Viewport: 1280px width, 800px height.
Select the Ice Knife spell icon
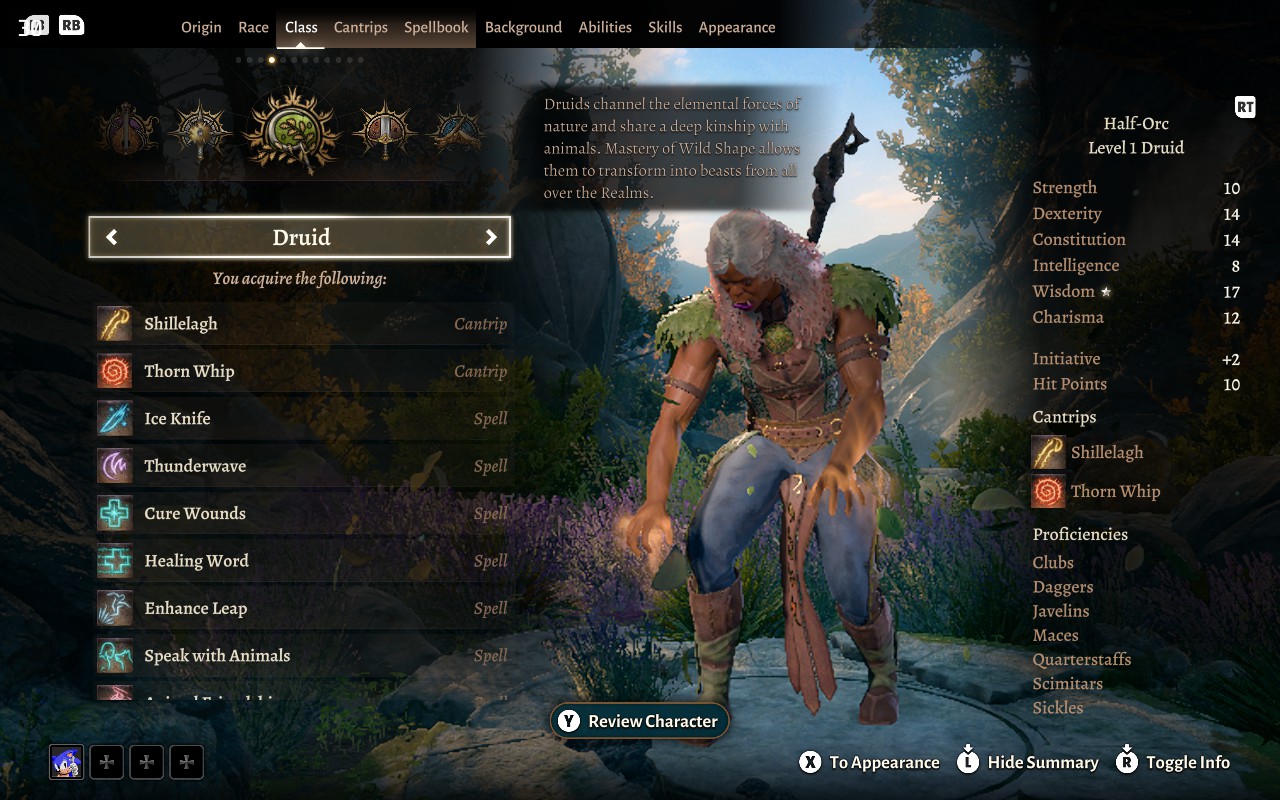click(x=113, y=418)
